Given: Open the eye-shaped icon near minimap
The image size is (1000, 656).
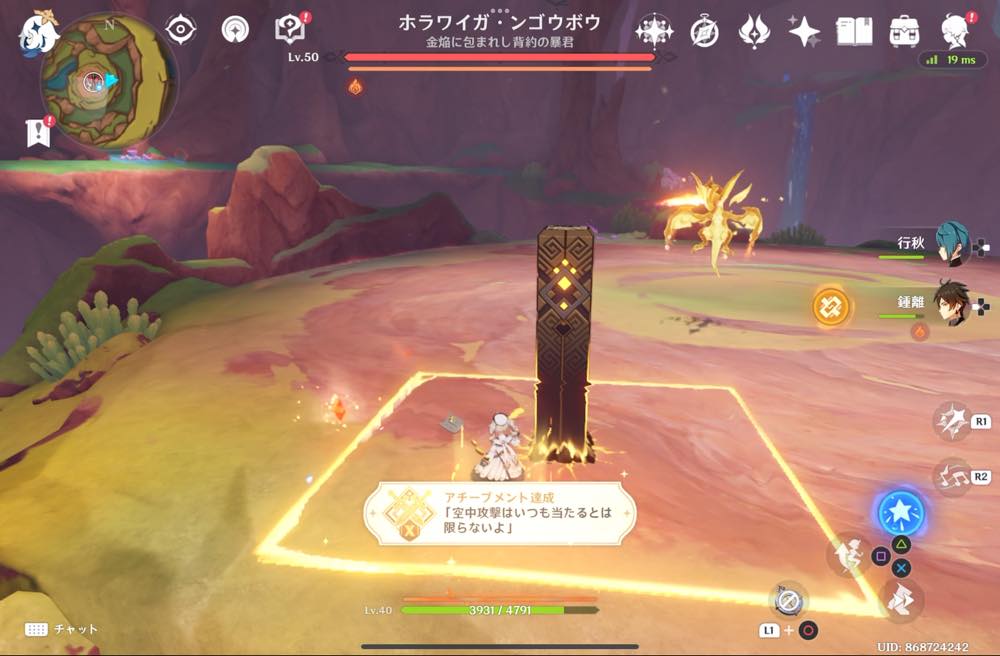Looking at the screenshot, I should click(180, 30).
